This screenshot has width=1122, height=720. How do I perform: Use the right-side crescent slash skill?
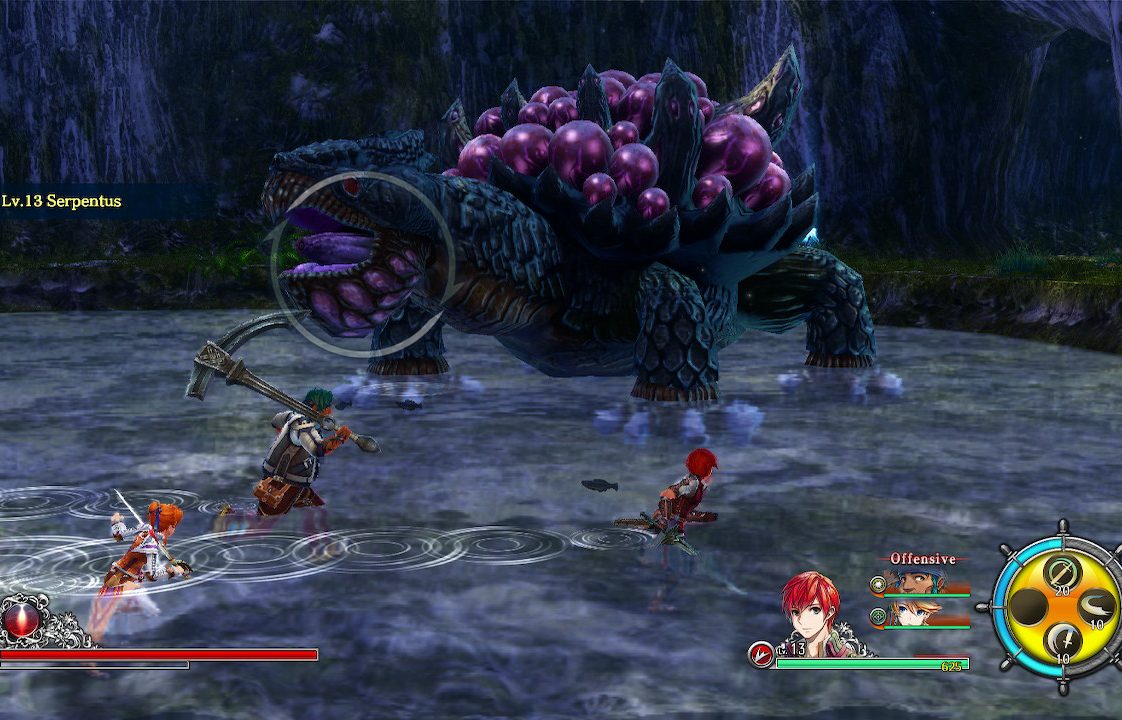tap(1097, 606)
